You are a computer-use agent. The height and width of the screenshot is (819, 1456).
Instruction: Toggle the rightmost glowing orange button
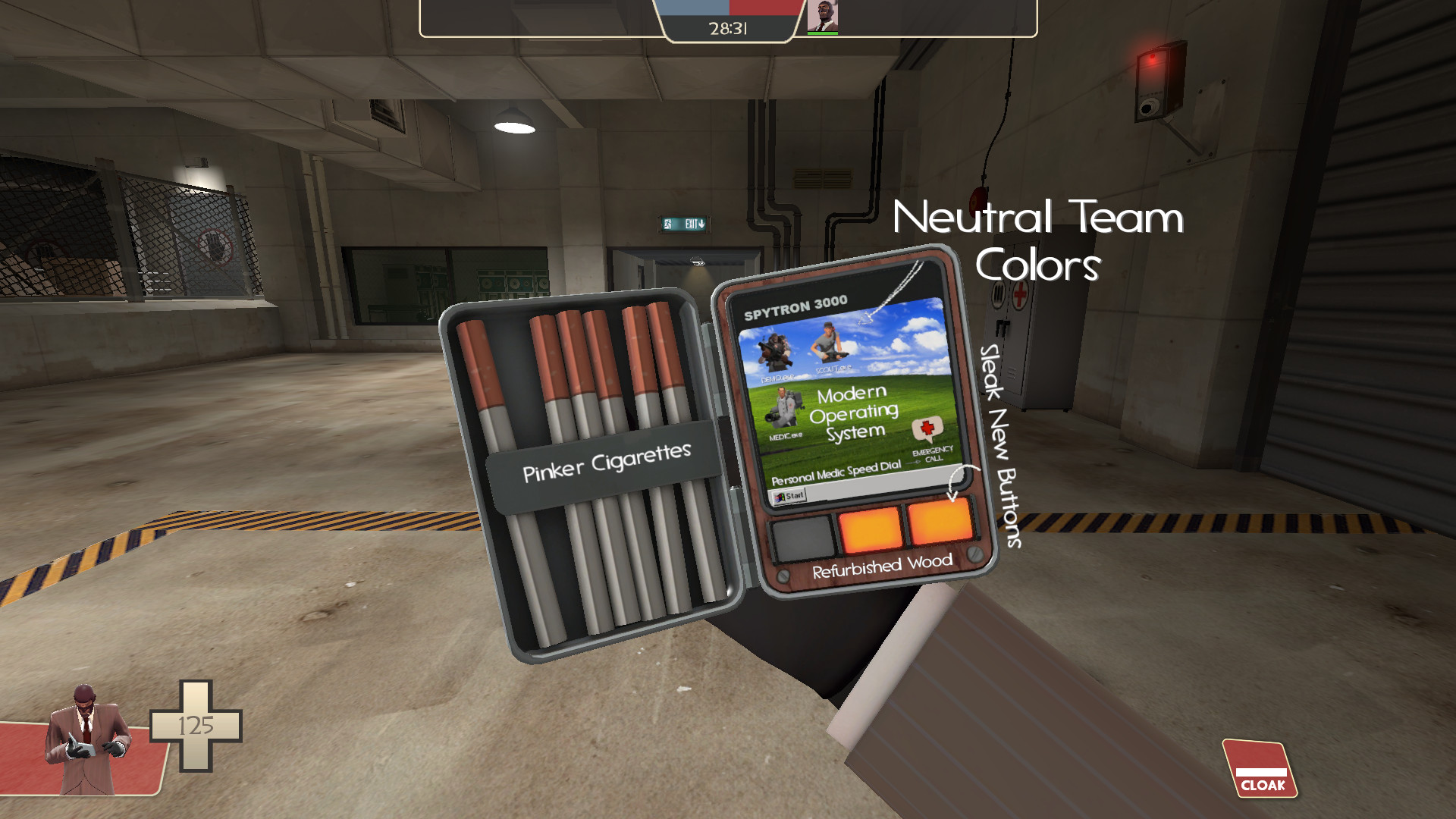(940, 519)
